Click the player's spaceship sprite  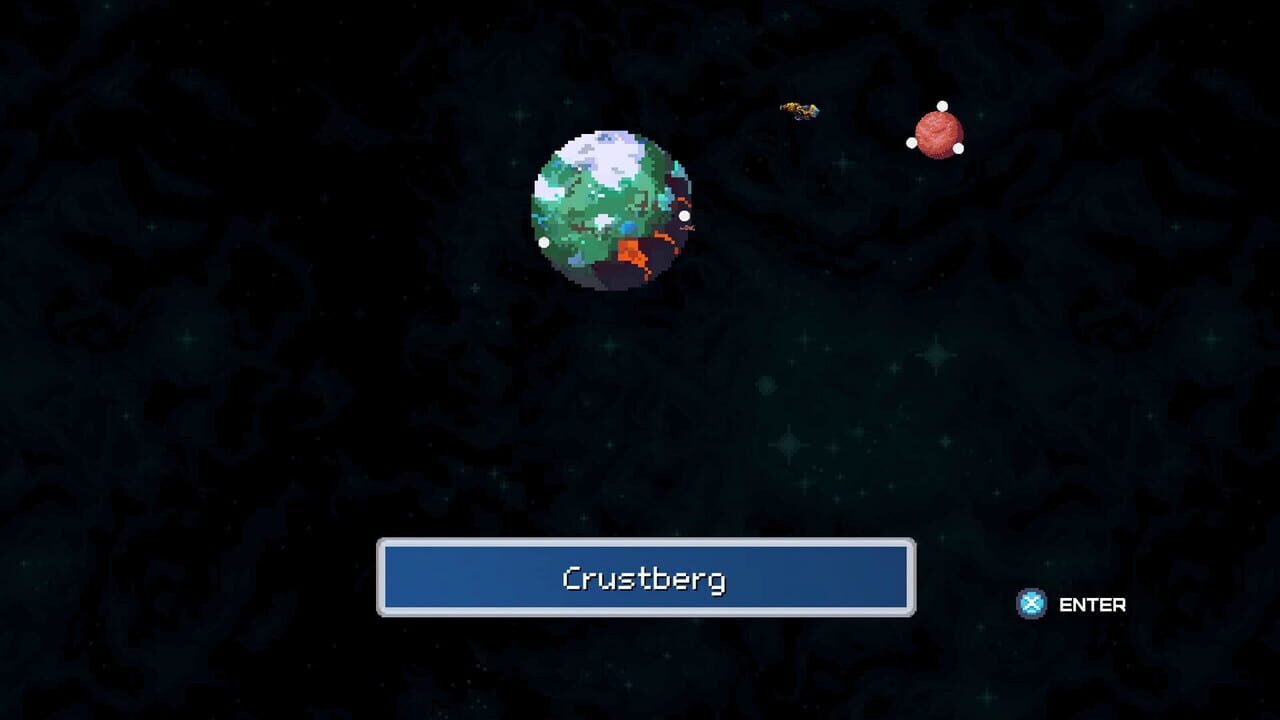tap(798, 107)
